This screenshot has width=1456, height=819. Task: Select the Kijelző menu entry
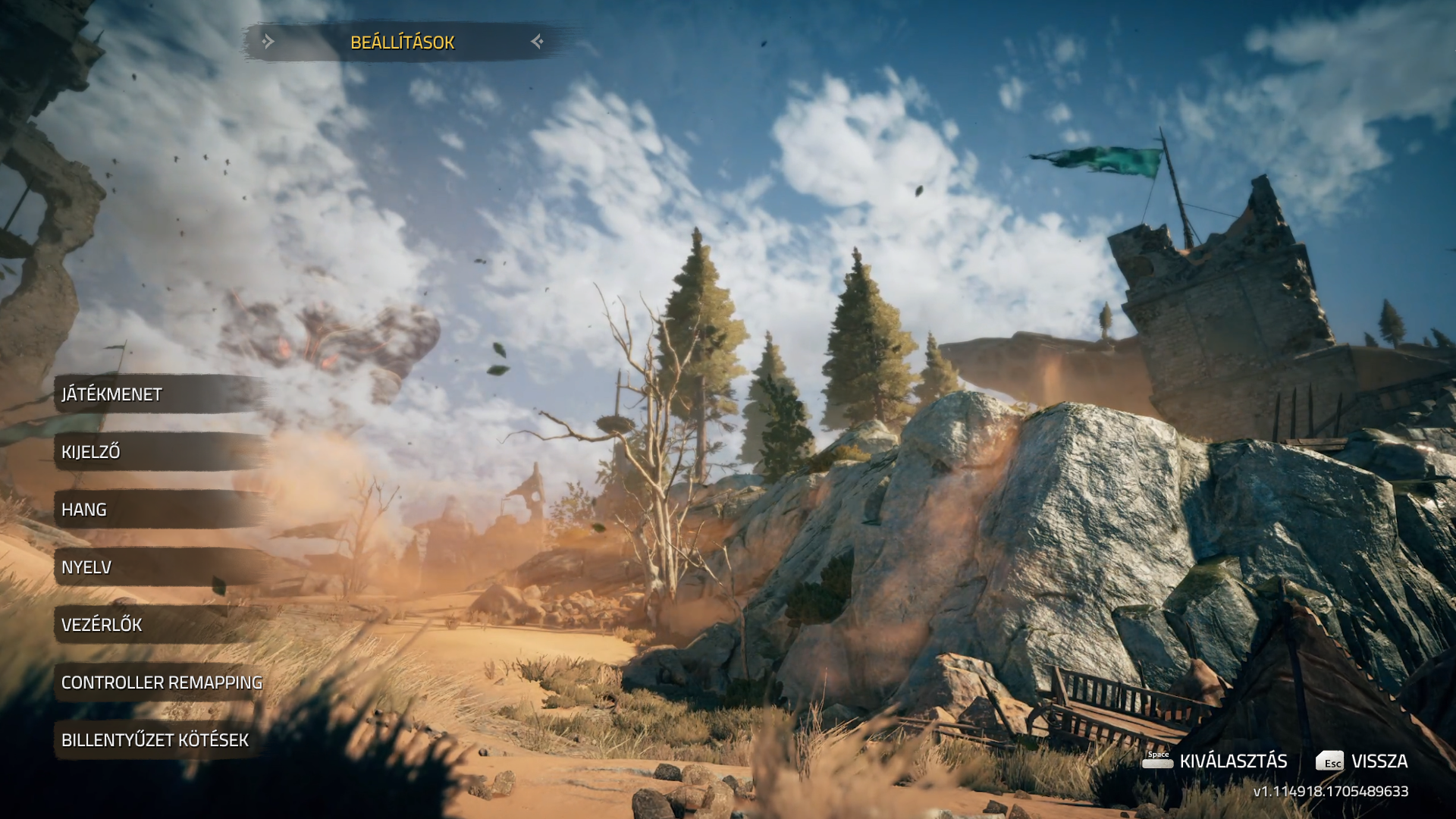(x=91, y=452)
